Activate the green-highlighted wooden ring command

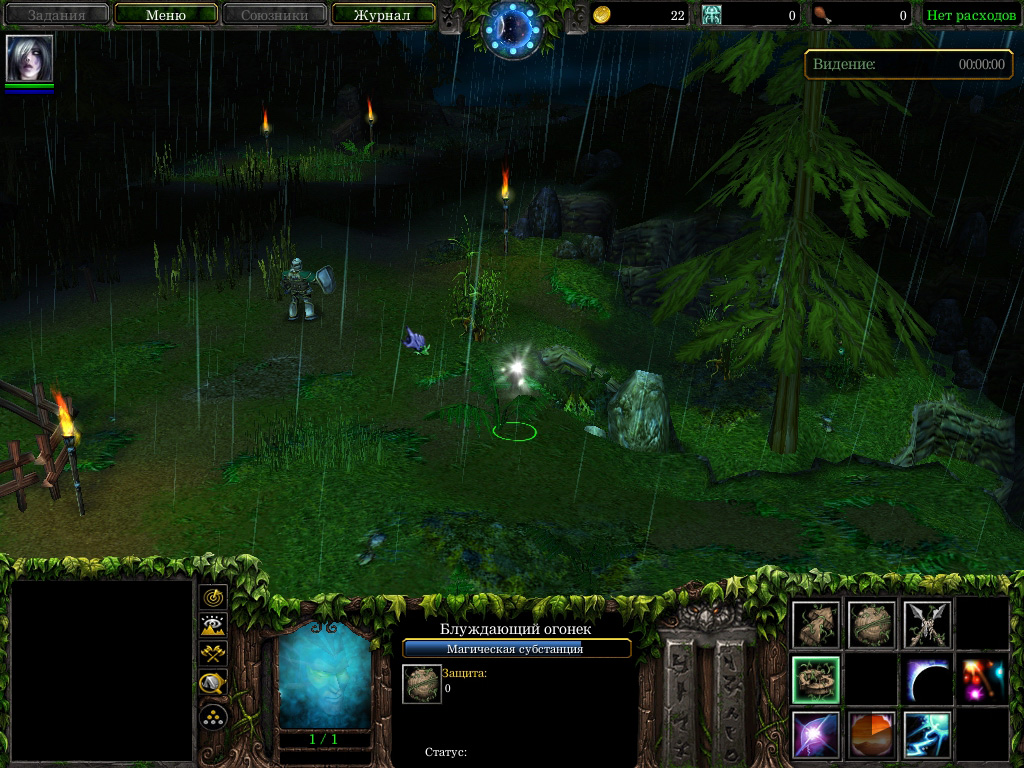click(816, 680)
